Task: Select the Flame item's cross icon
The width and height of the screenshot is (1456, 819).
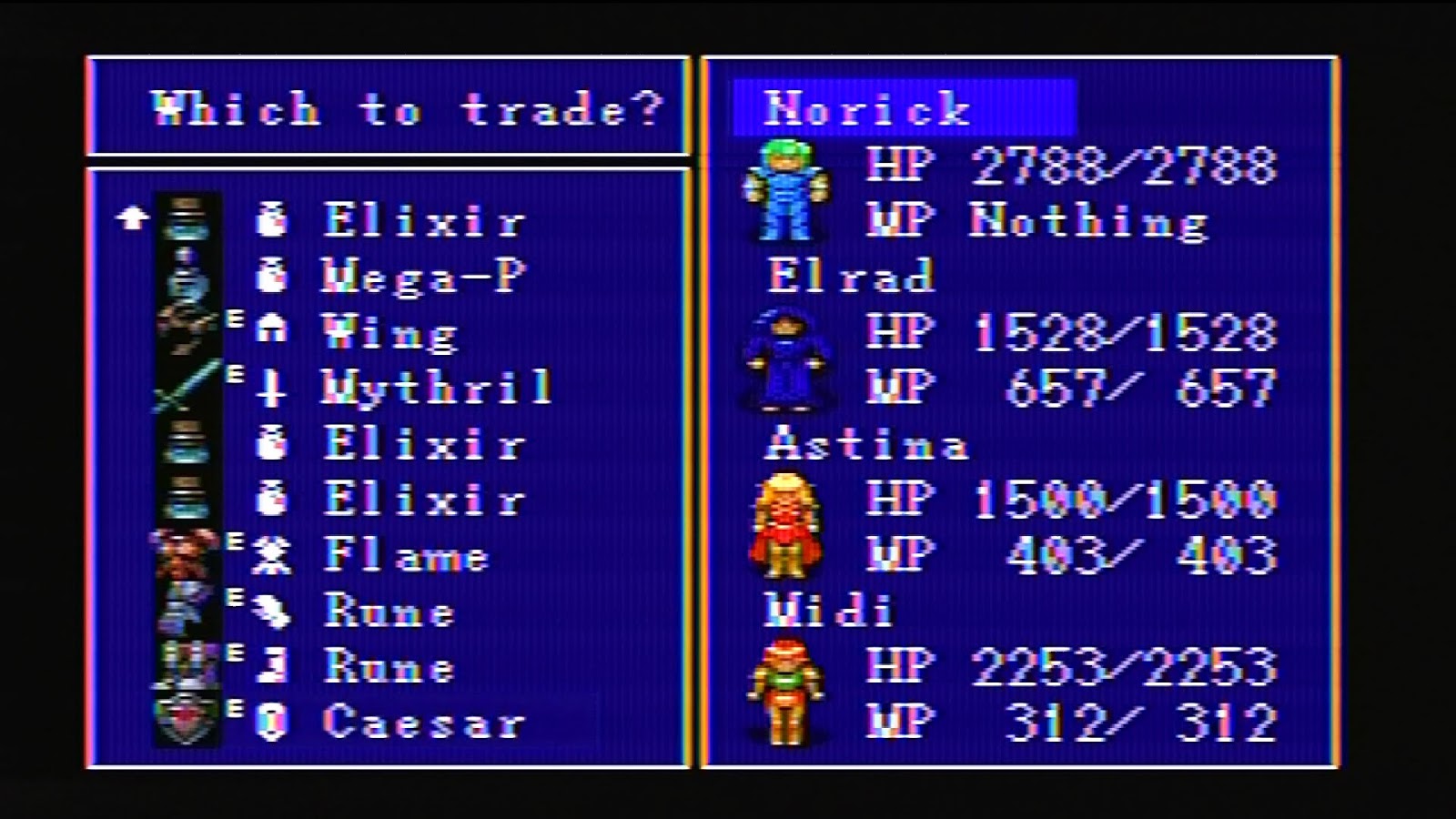Action: click(272, 551)
